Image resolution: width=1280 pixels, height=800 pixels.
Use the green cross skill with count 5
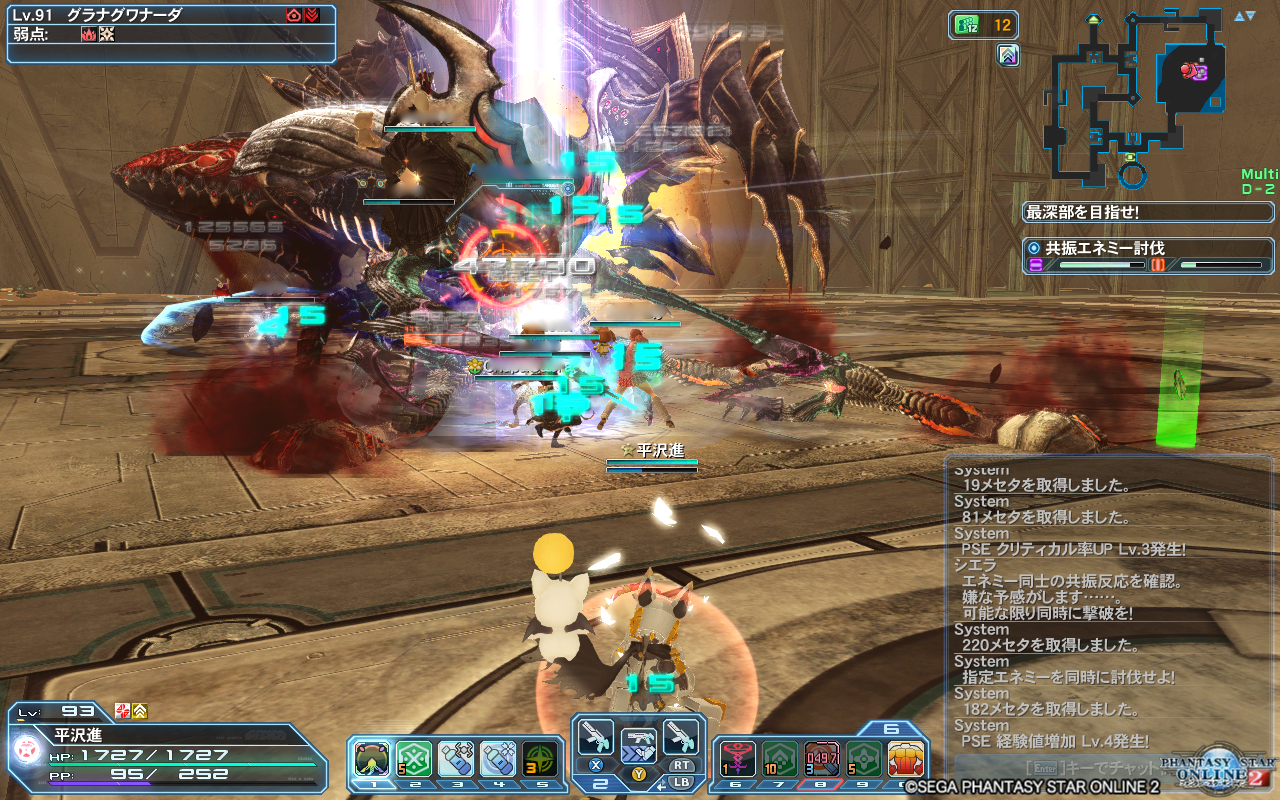[414, 760]
